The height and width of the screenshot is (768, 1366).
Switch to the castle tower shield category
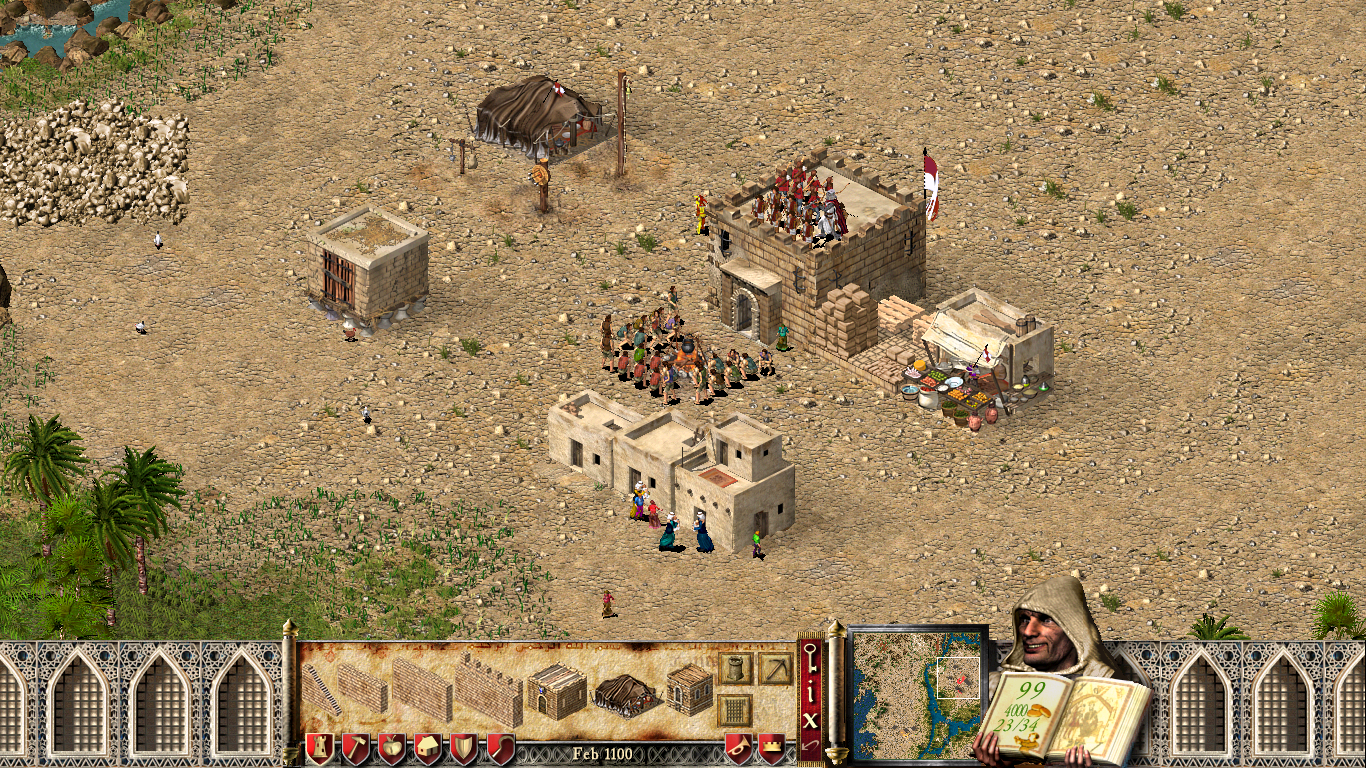point(319,748)
